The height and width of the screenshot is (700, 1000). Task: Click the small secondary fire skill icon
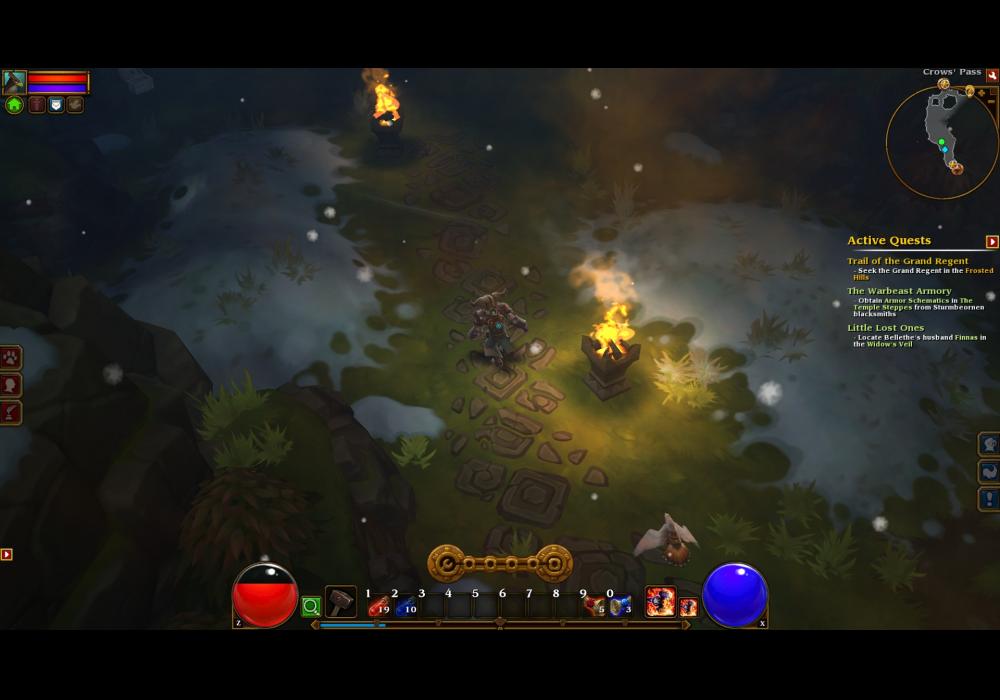click(x=688, y=607)
